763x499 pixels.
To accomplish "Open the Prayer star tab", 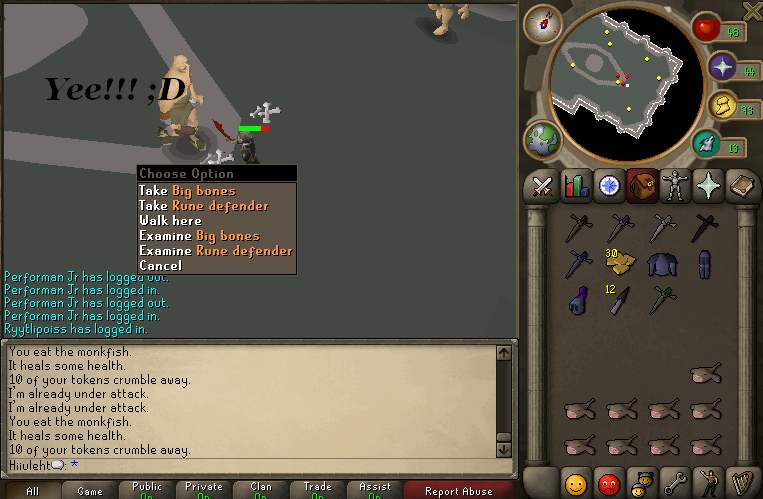I will 708,186.
